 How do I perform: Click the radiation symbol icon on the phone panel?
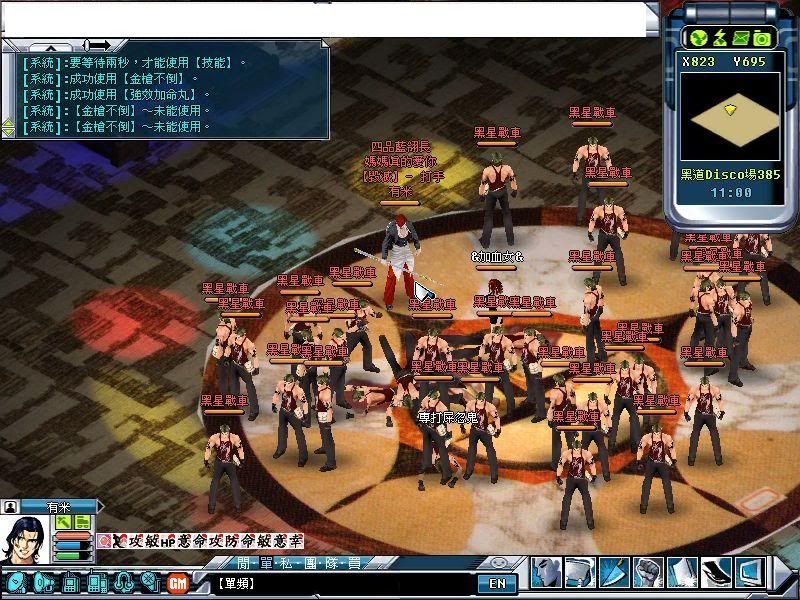pos(698,38)
